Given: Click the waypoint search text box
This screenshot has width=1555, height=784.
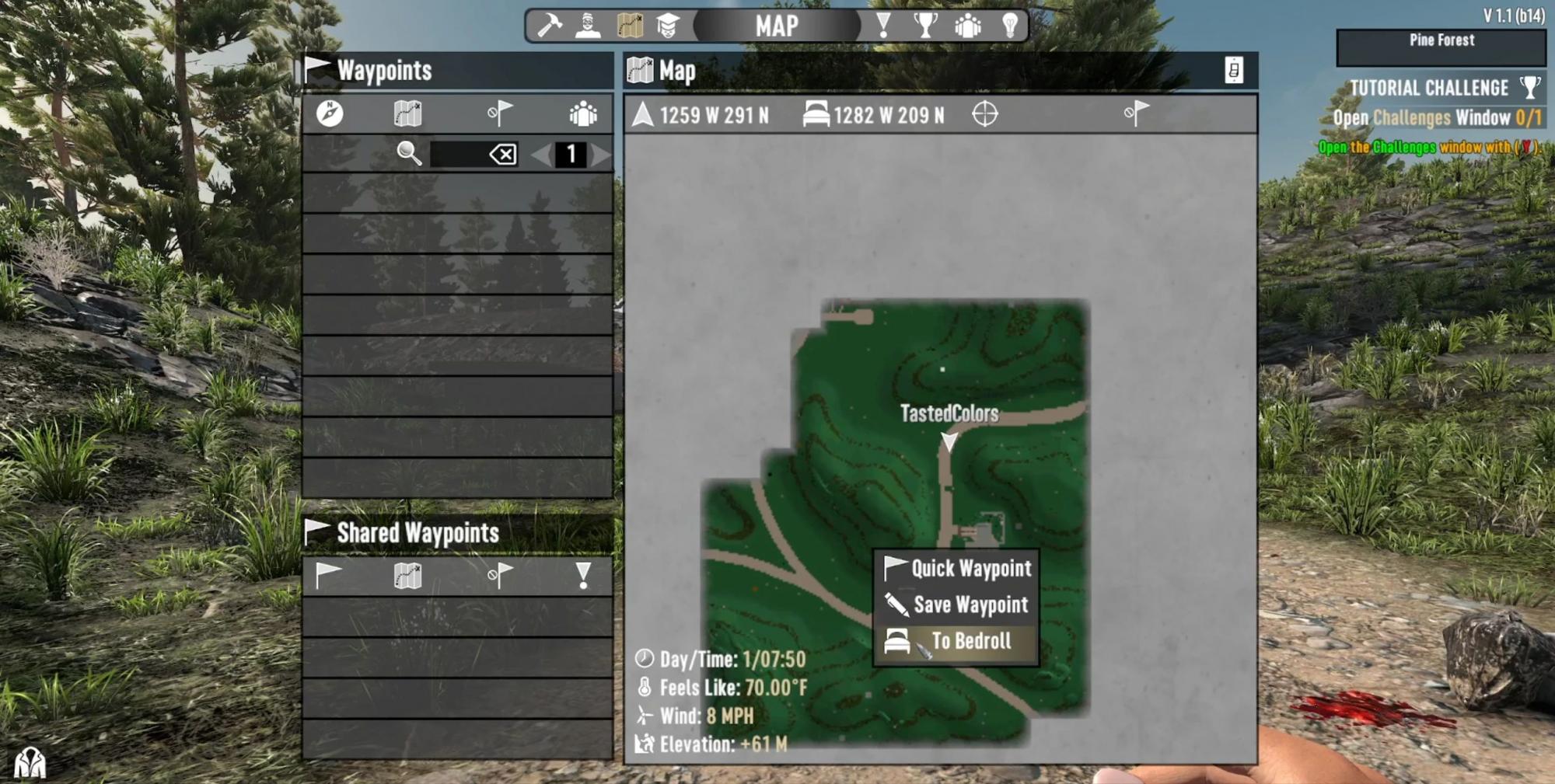Looking at the screenshot, I should 458,154.
